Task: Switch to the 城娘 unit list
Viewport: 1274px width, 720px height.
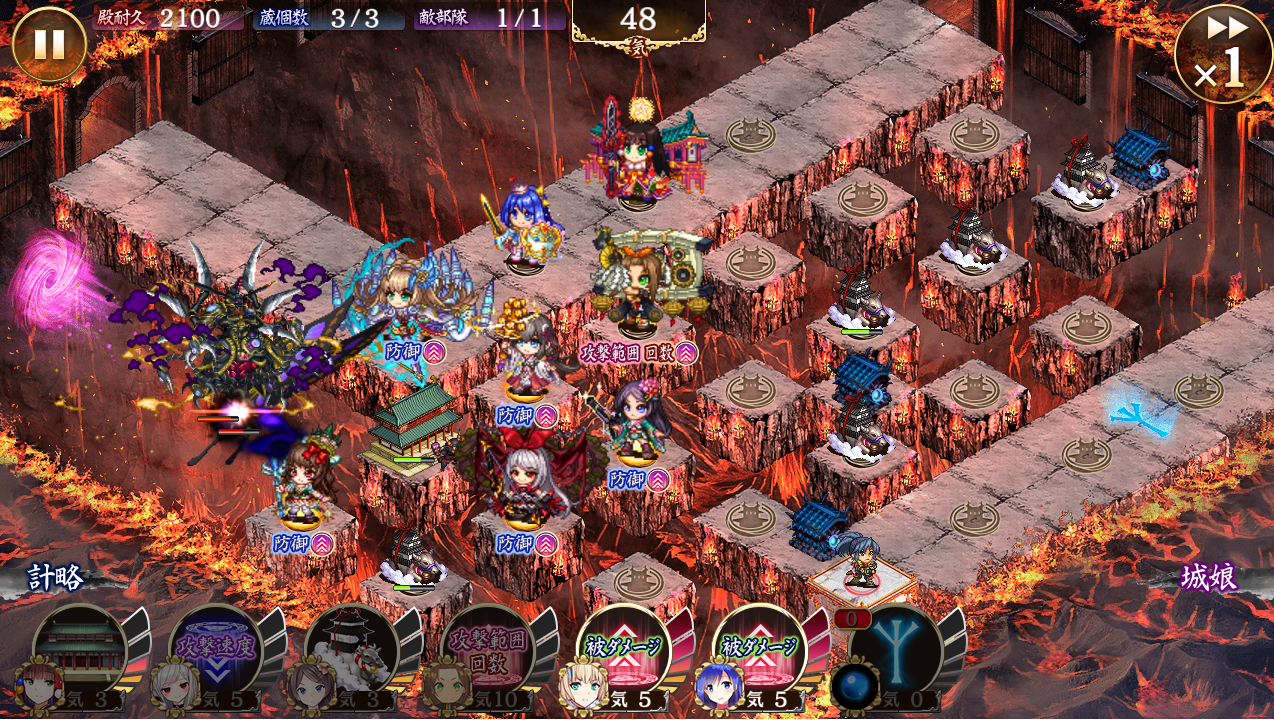Action: pyautogui.click(x=1208, y=578)
